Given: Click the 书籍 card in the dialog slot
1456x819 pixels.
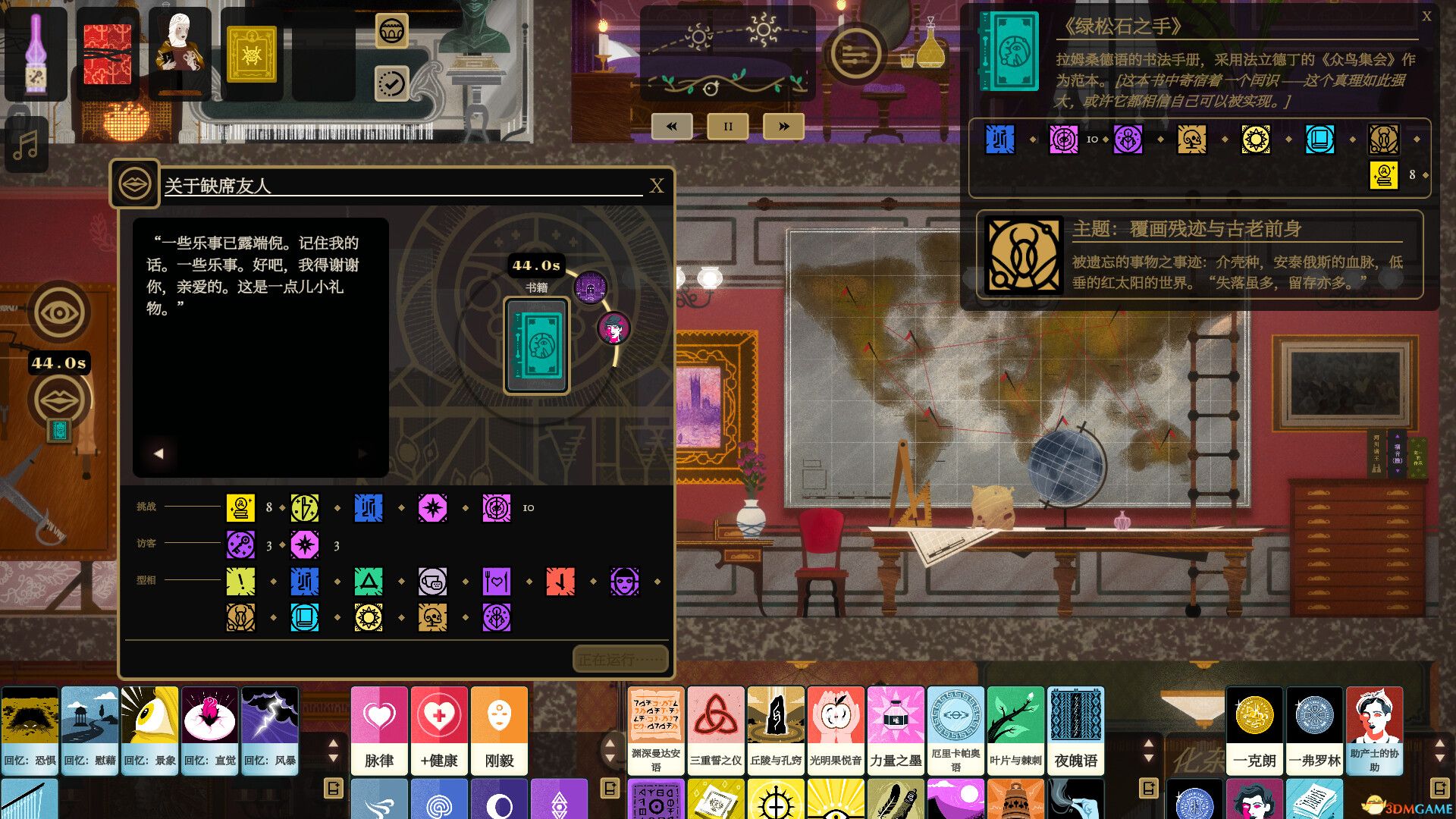Looking at the screenshot, I should tap(535, 345).
